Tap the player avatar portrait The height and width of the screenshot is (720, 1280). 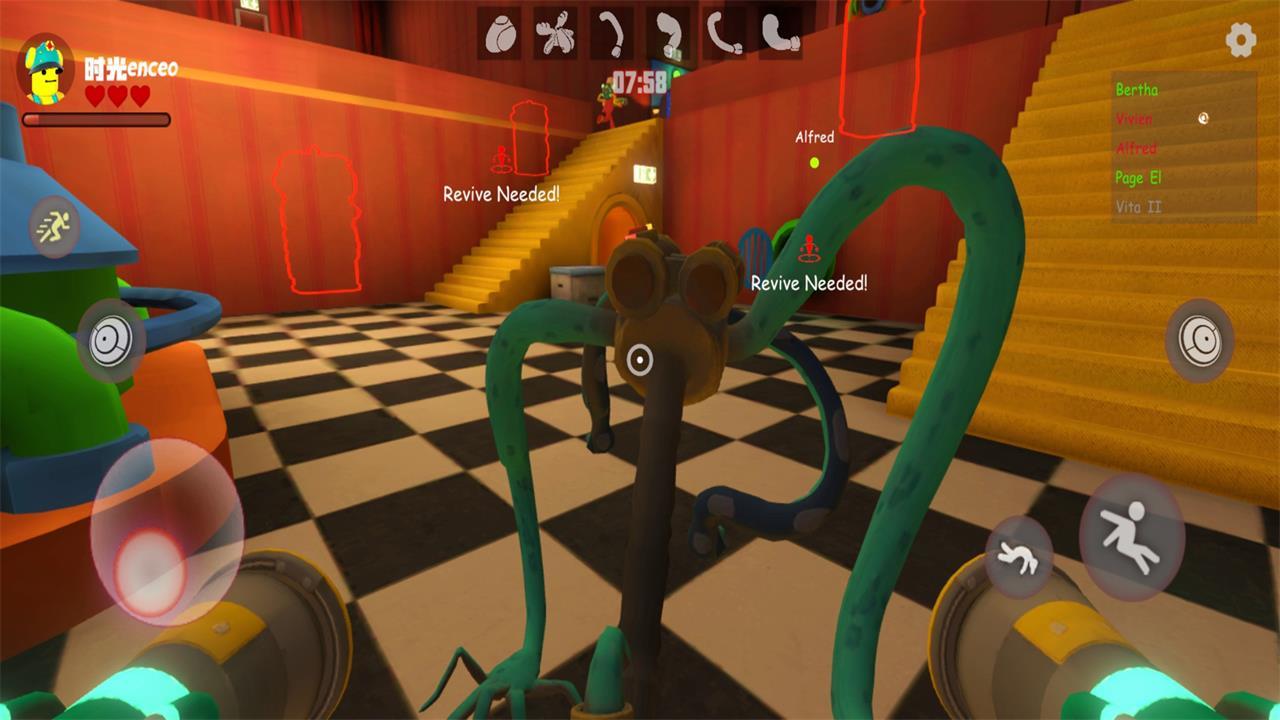pos(46,69)
